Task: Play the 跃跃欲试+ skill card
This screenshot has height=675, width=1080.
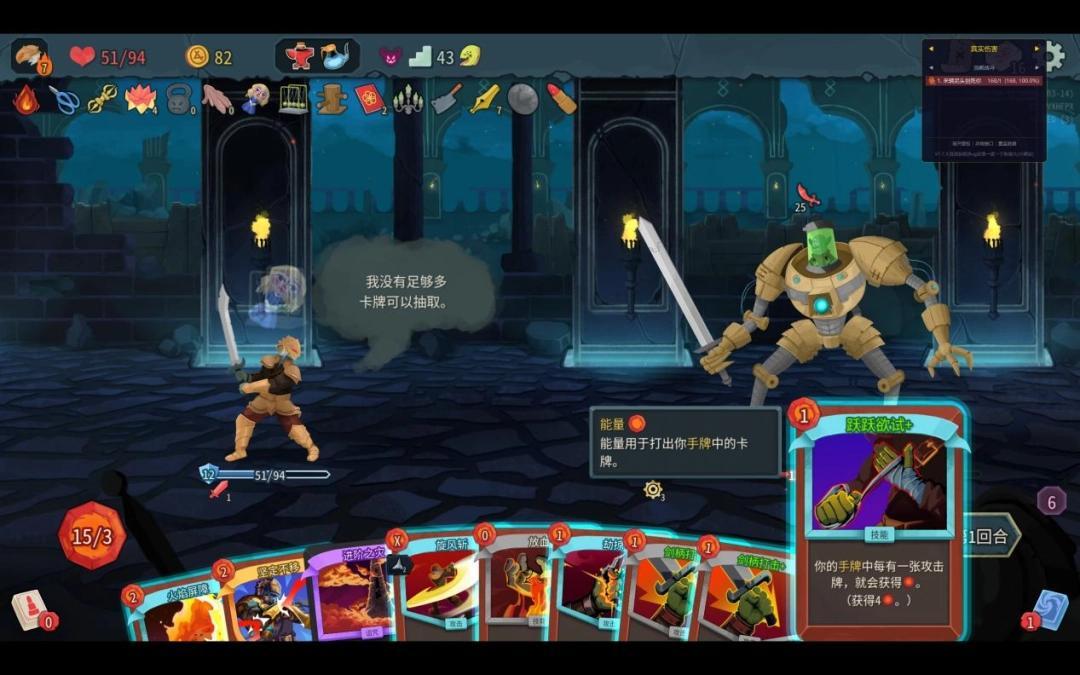Action: 878,520
